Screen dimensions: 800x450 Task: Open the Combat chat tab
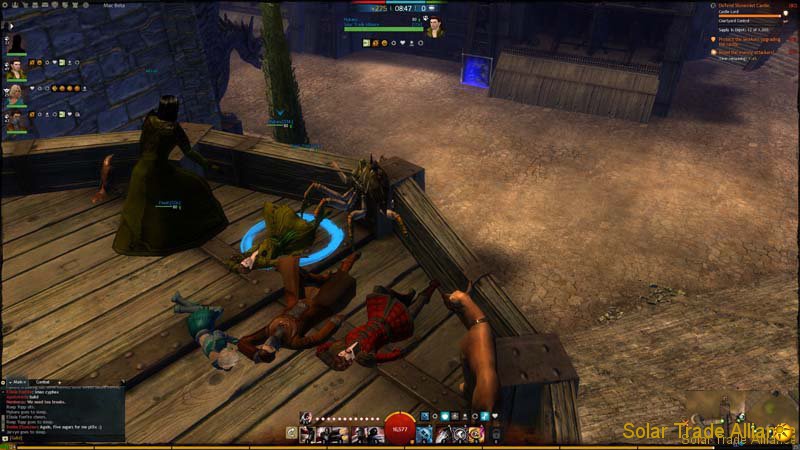point(43,382)
